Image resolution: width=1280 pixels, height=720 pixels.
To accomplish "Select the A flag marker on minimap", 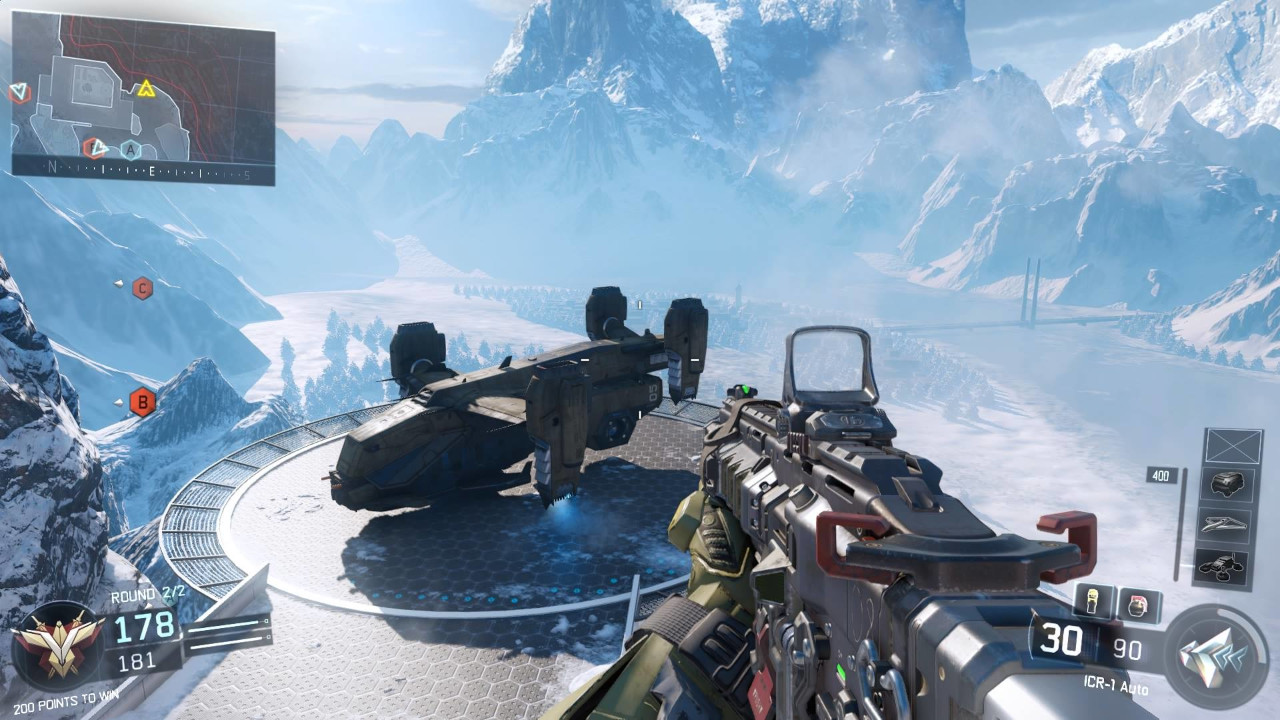I will click(x=130, y=150).
